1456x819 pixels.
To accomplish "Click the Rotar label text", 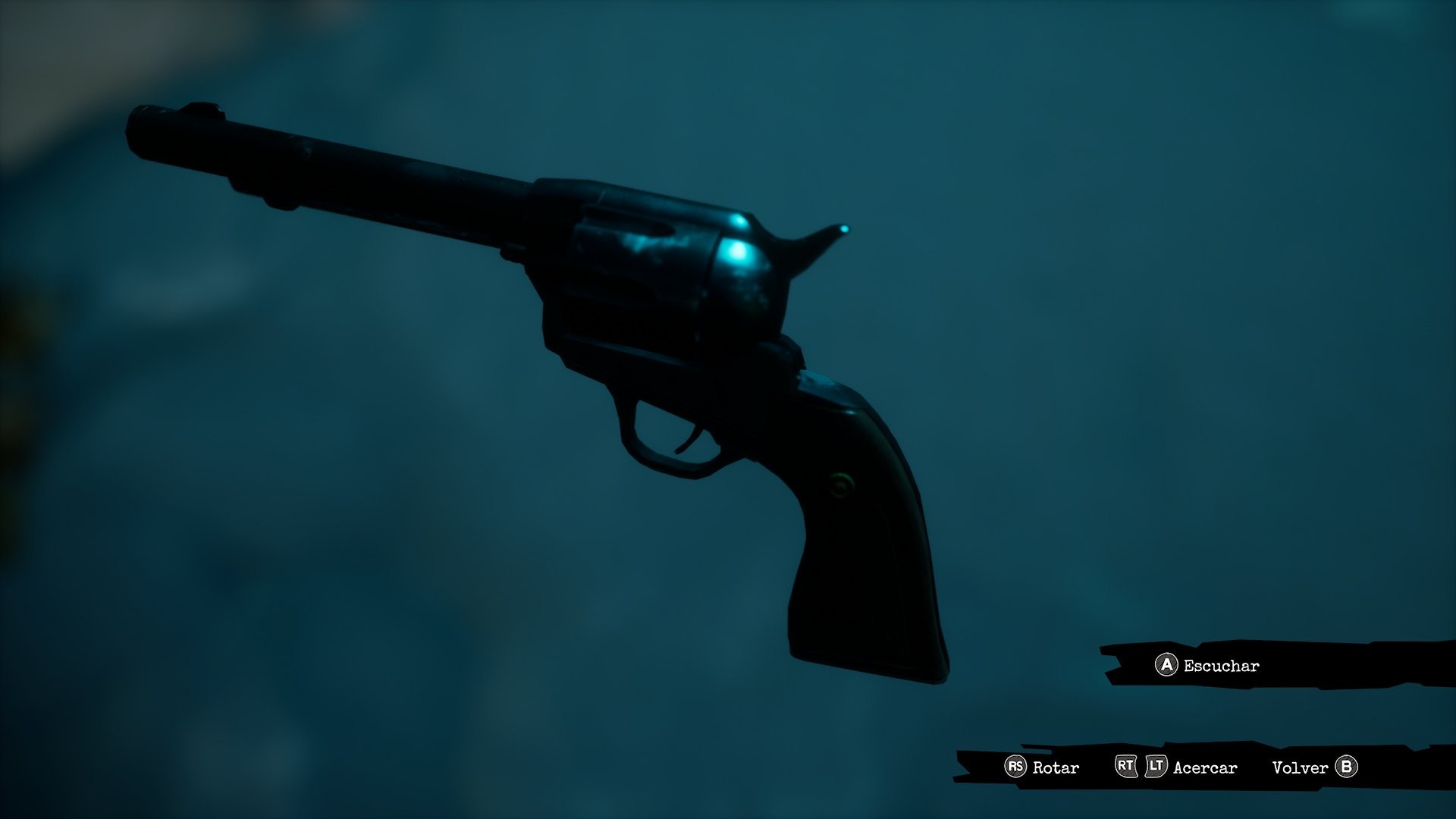I will click(x=1056, y=767).
